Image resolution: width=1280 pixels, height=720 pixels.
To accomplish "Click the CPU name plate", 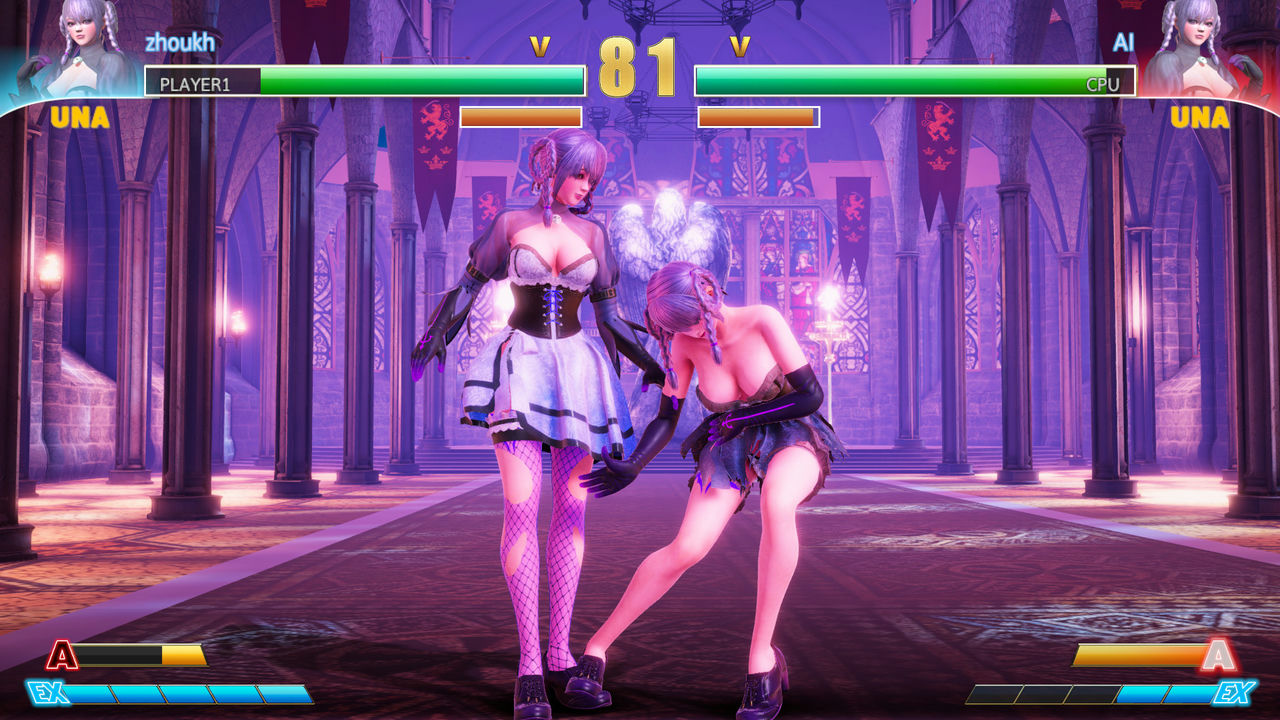I will pyautogui.click(x=1104, y=86).
